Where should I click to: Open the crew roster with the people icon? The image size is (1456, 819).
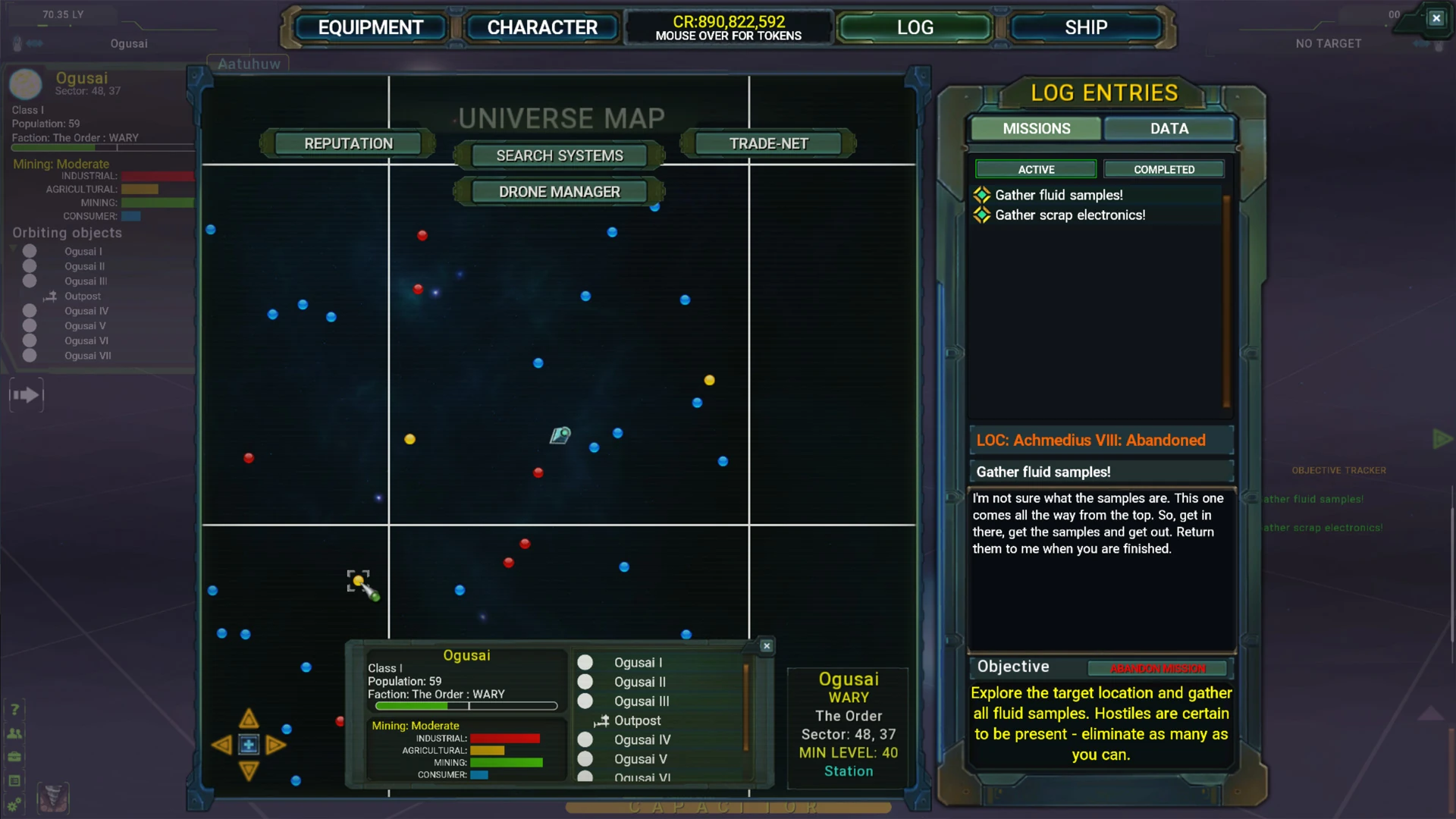[14, 733]
